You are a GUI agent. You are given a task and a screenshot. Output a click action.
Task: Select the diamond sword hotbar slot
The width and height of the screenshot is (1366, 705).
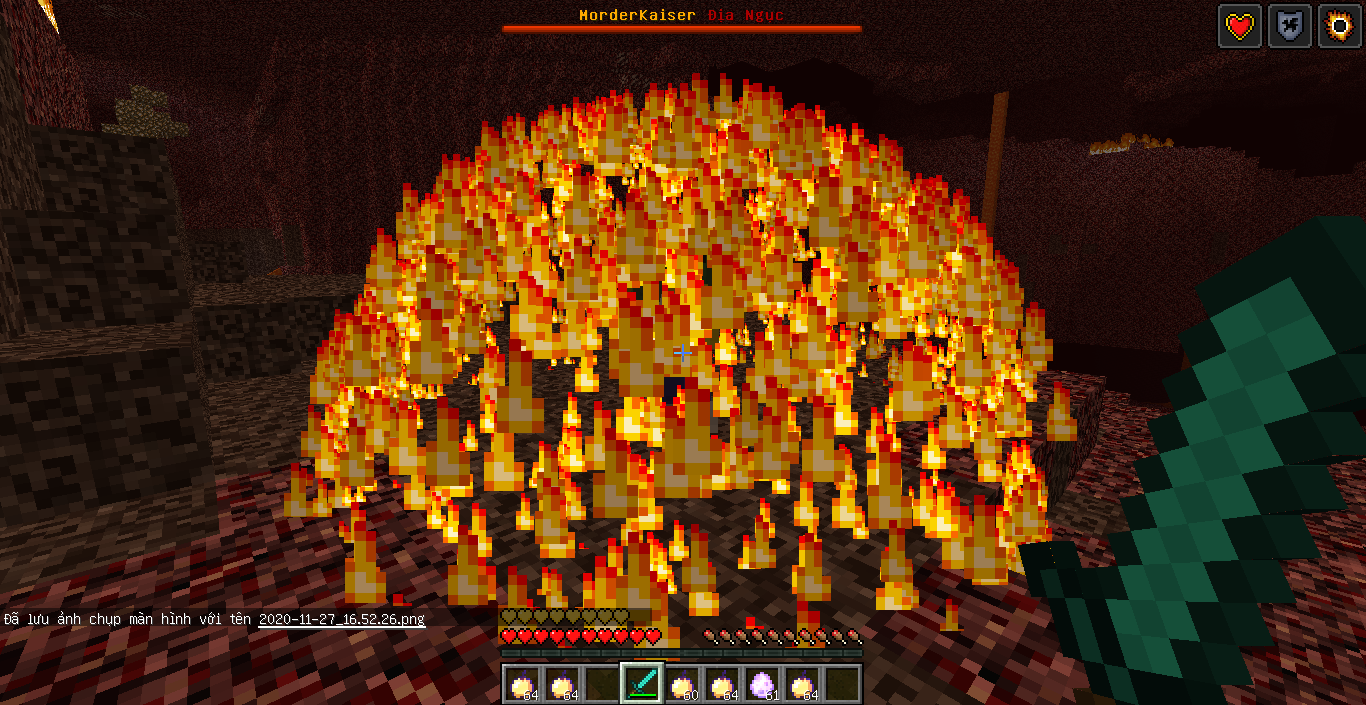click(642, 684)
